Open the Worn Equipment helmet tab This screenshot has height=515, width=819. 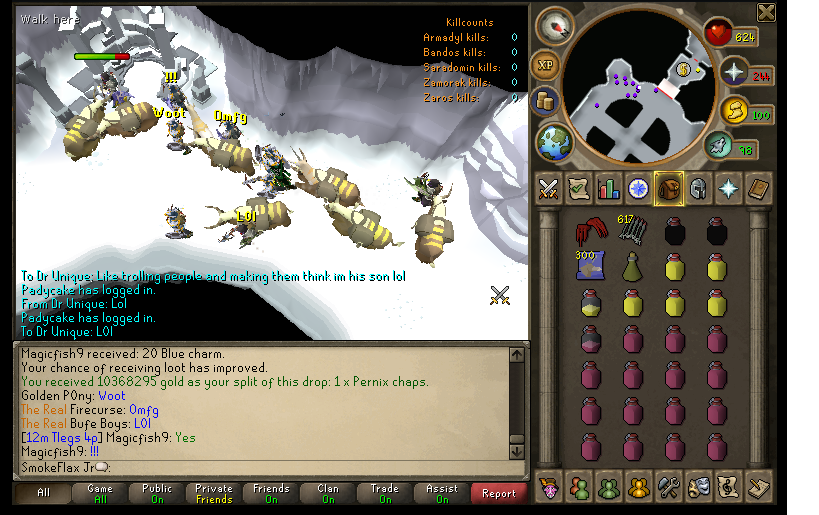click(x=699, y=188)
